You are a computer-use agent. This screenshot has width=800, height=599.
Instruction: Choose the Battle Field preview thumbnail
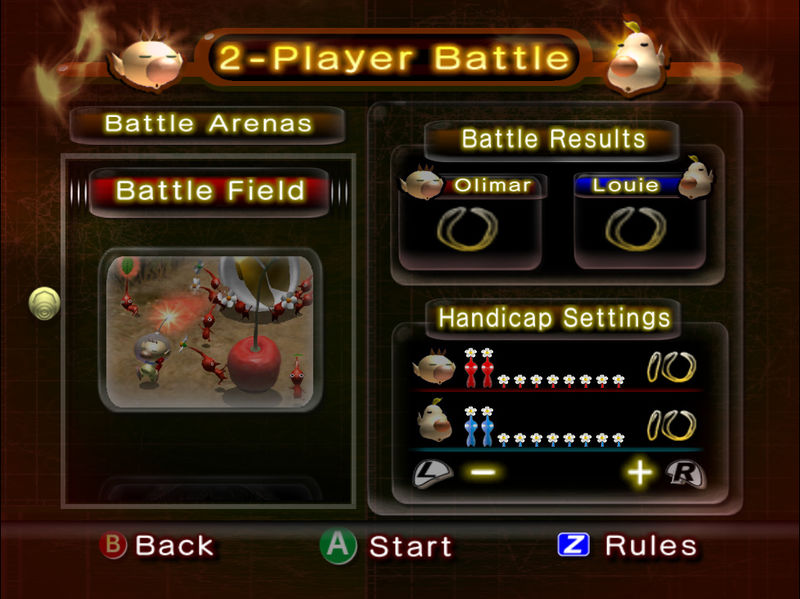click(211, 331)
